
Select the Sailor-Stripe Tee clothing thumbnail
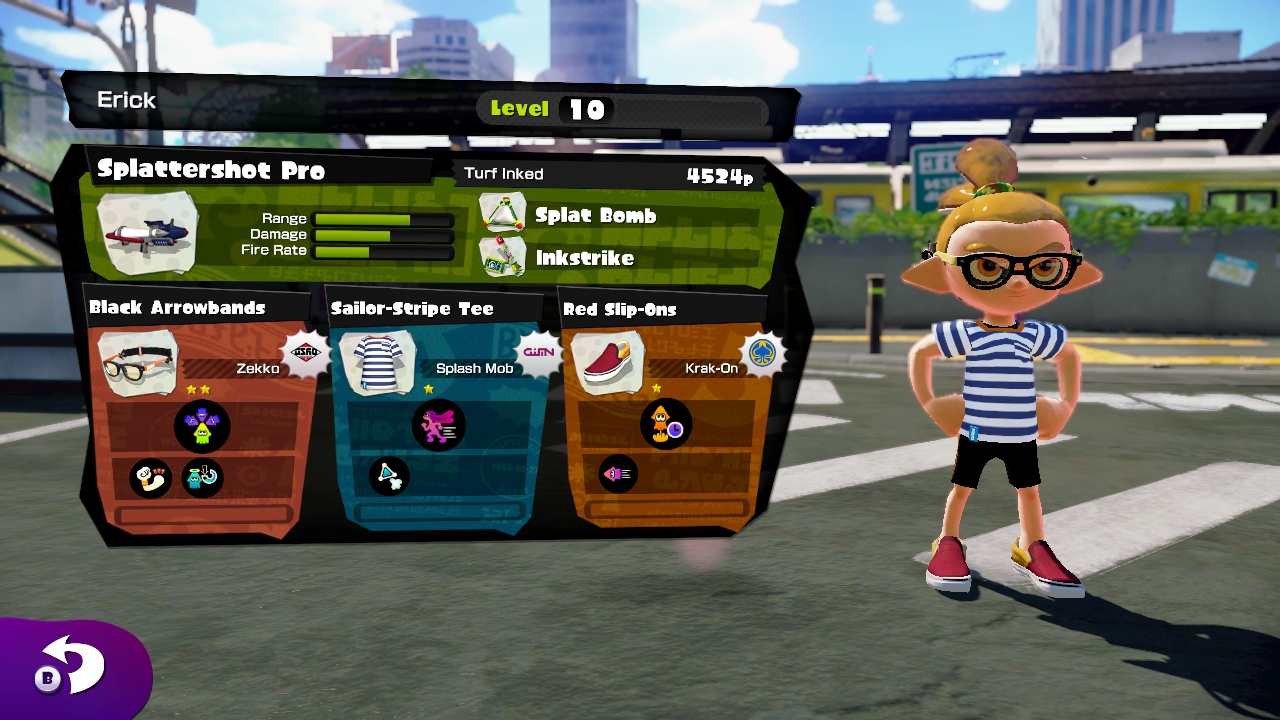point(378,363)
